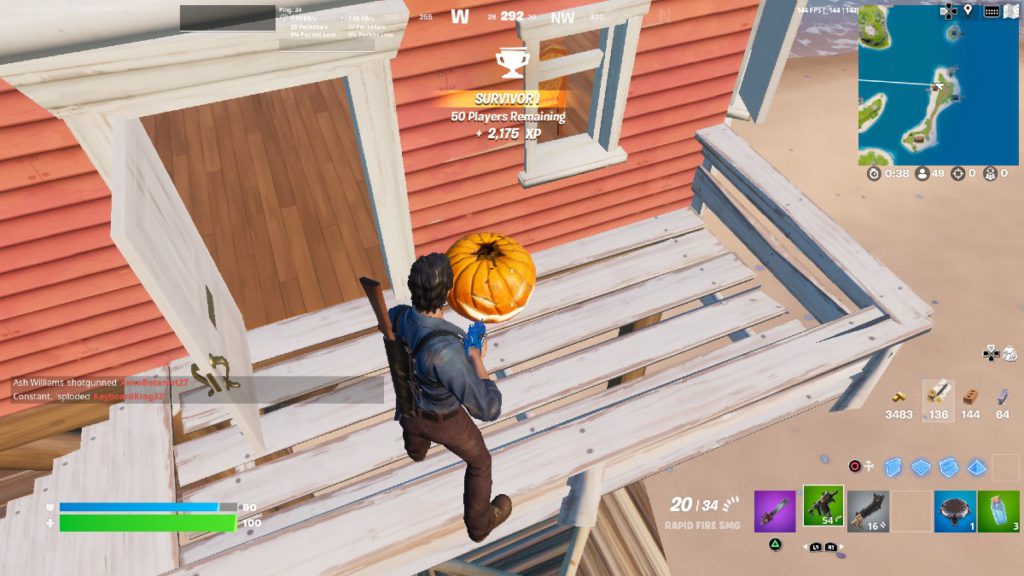Select the brick building material
The height and width of the screenshot is (576, 1024).
[x=970, y=394]
